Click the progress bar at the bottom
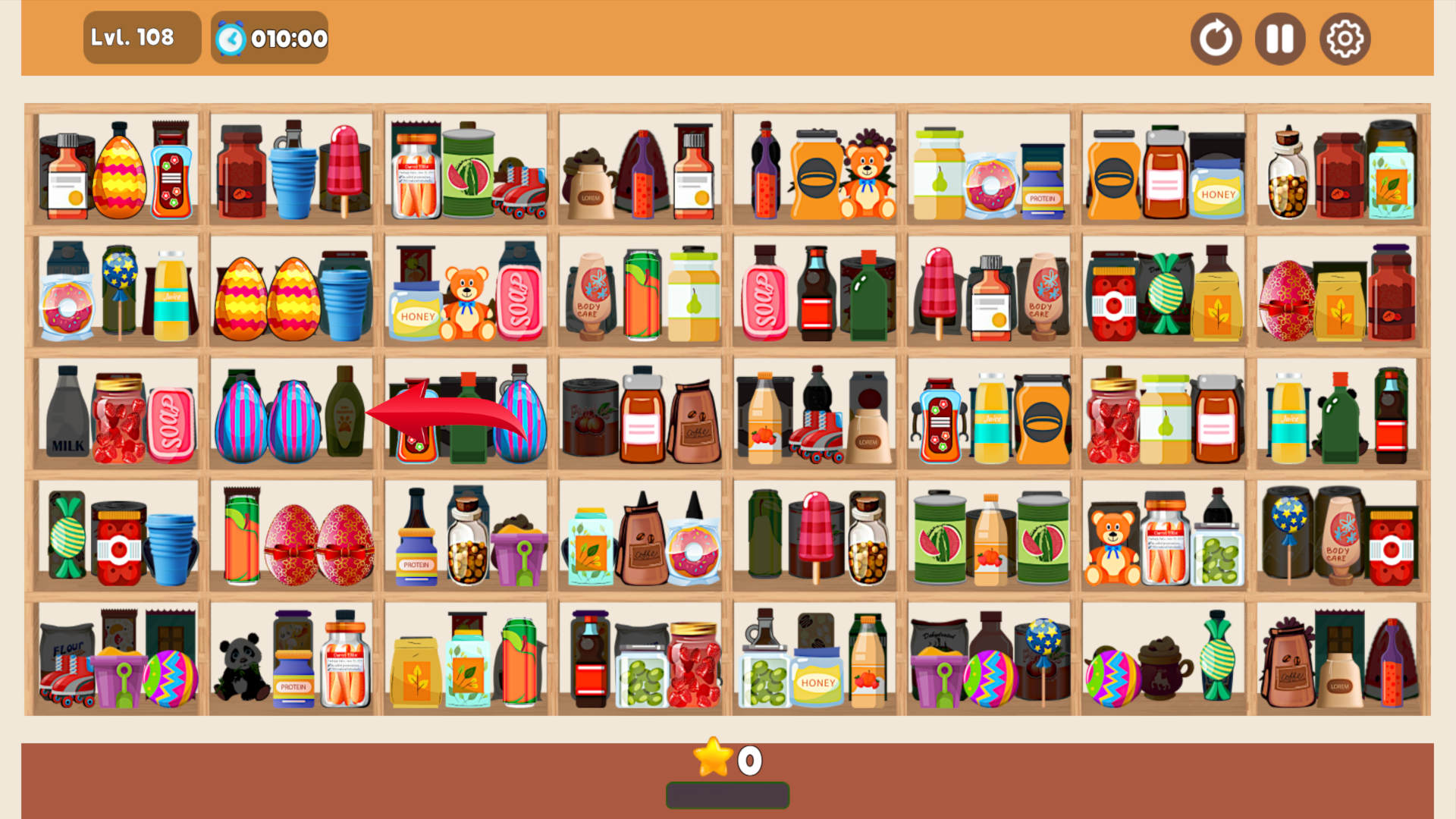The height and width of the screenshot is (819, 1456). point(726,795)
